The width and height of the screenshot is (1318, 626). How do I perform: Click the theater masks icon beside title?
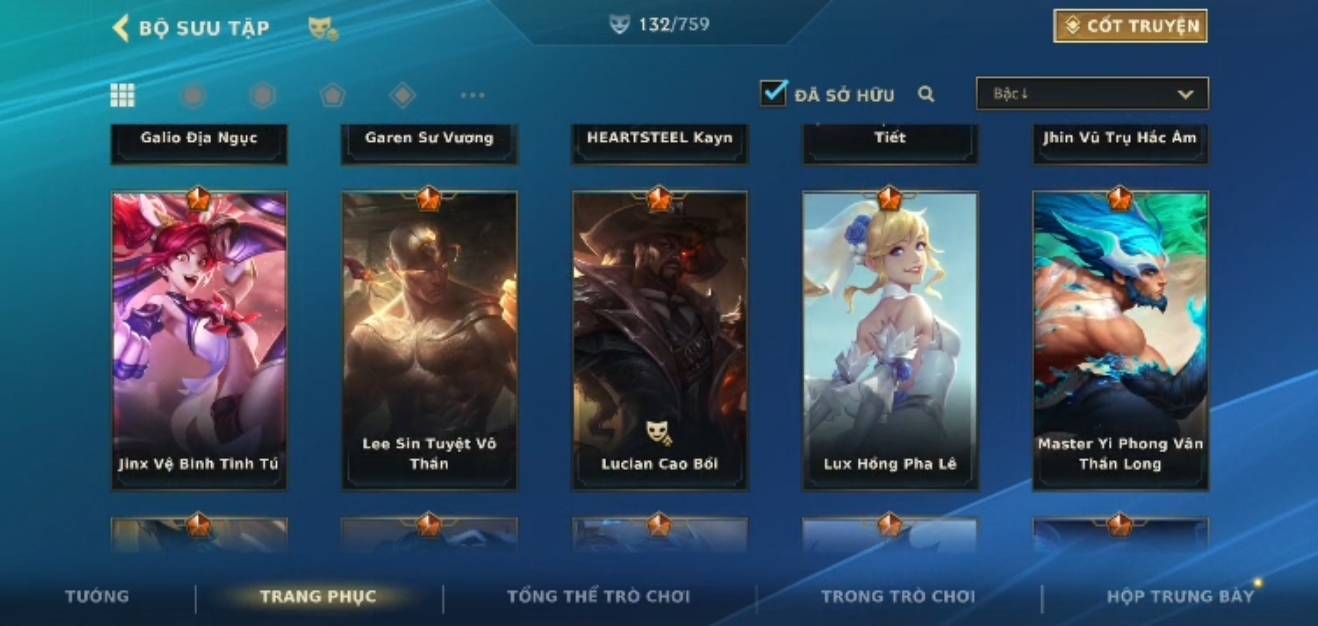(x=322, y=29)
